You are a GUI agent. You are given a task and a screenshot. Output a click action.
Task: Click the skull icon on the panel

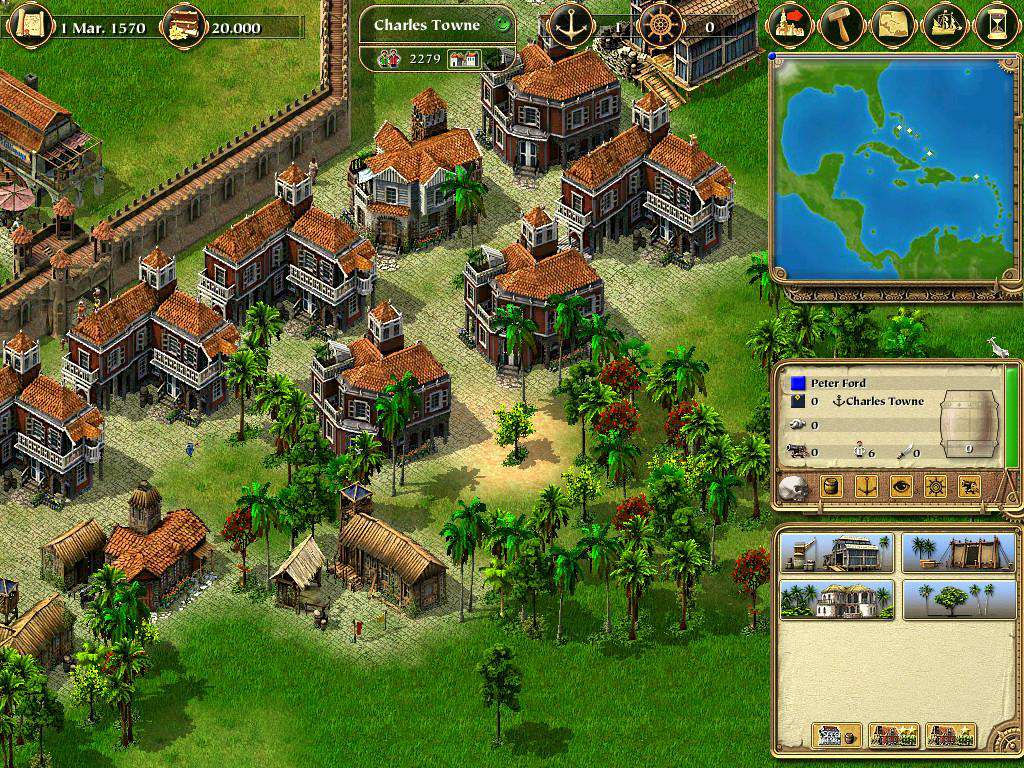tap(793, 487)
